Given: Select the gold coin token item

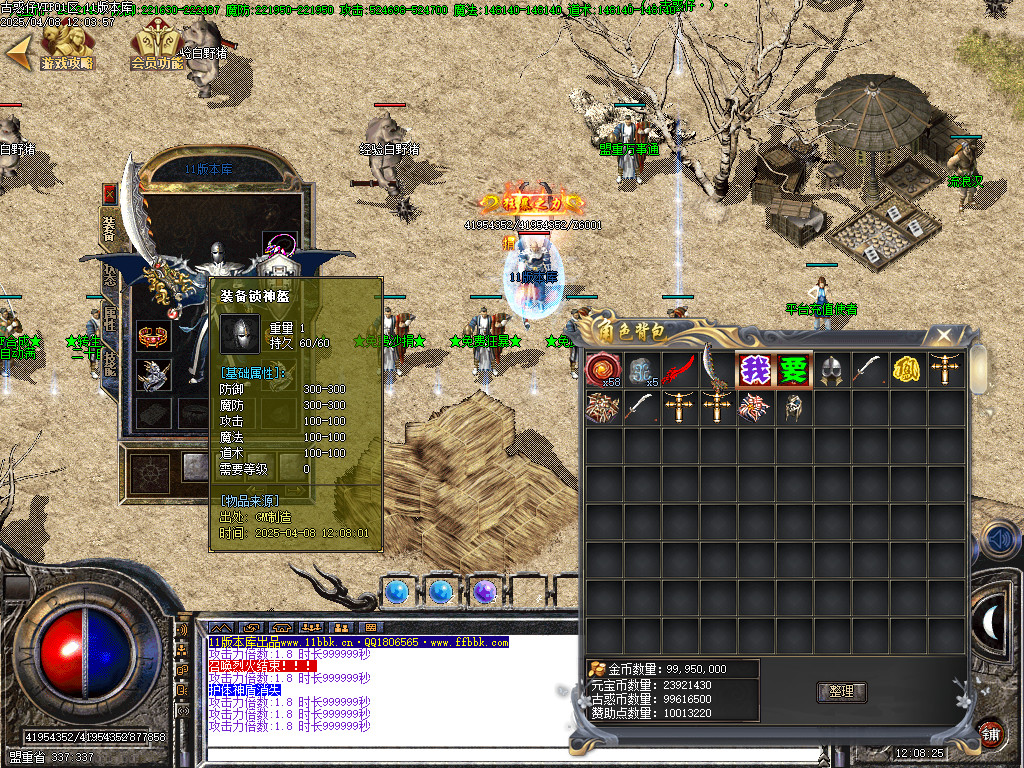Looking at the screenshot, I should (x=906, y=370).
